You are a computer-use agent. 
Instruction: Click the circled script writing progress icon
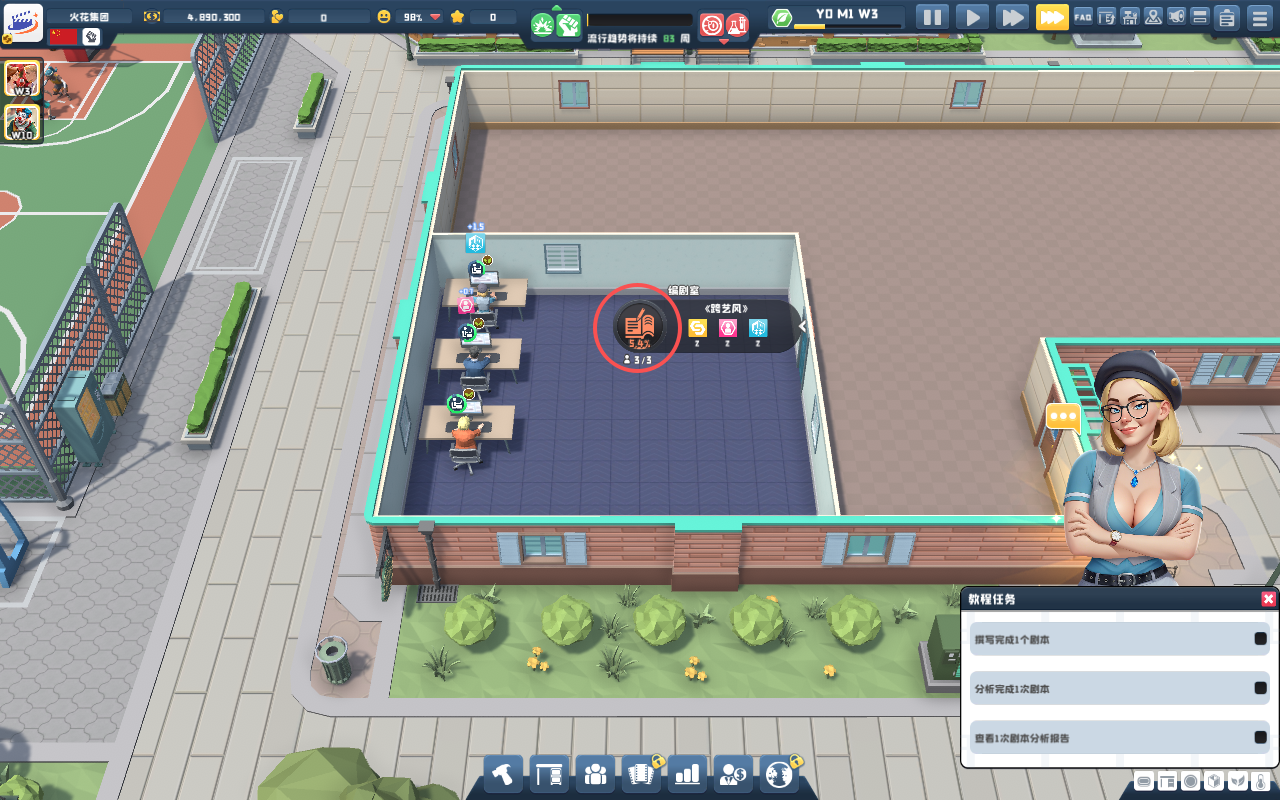click(x=638, y=326)
